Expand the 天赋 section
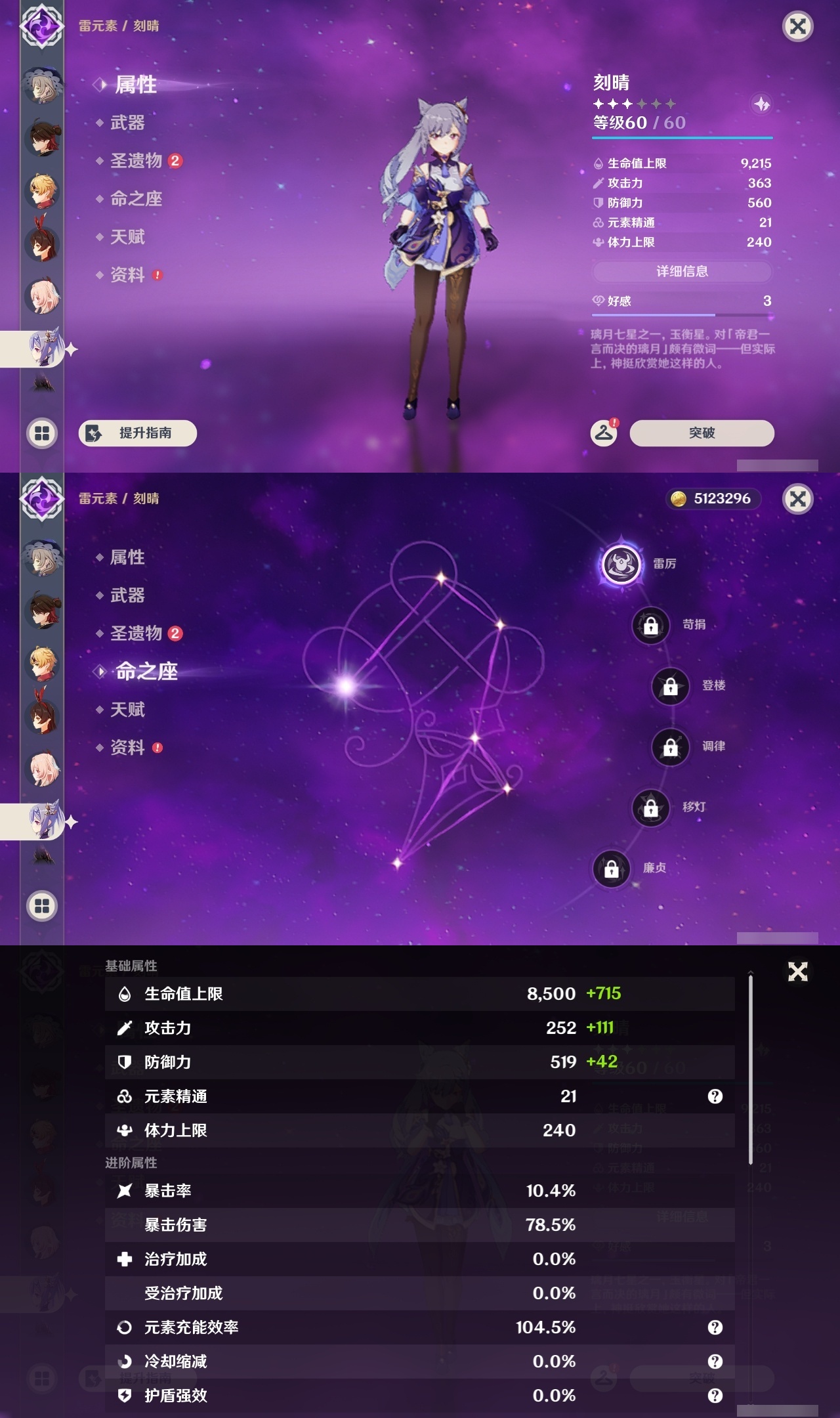Screen dimensions: 840x1418 pyautogui.click(x=129, y=237)
